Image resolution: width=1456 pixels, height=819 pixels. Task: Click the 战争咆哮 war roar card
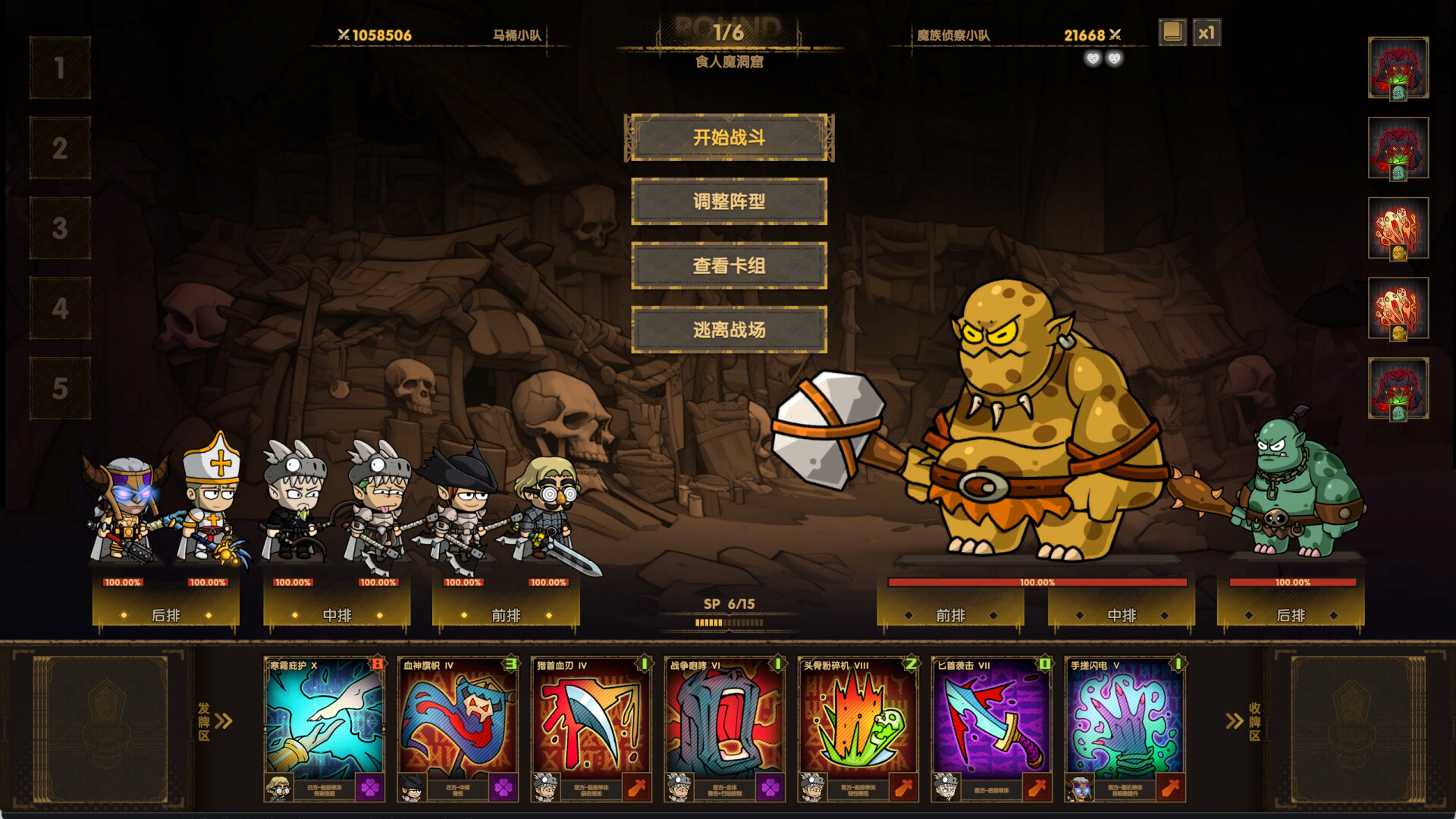pos(724,724)
